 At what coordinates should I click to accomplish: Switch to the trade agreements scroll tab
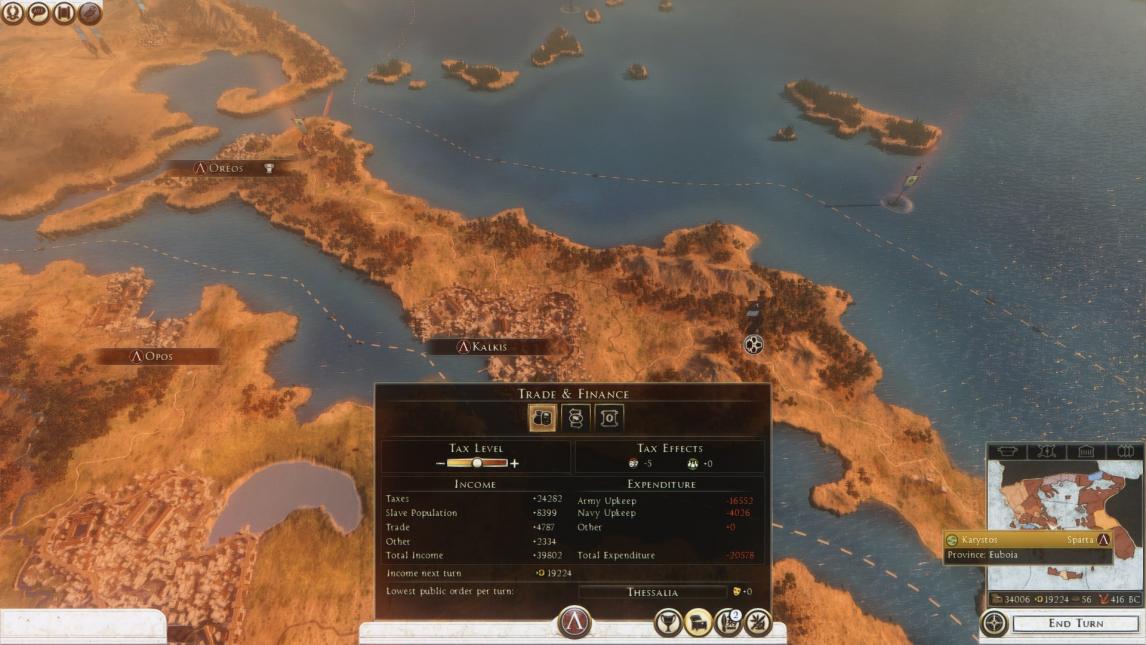tap(575, 418)
